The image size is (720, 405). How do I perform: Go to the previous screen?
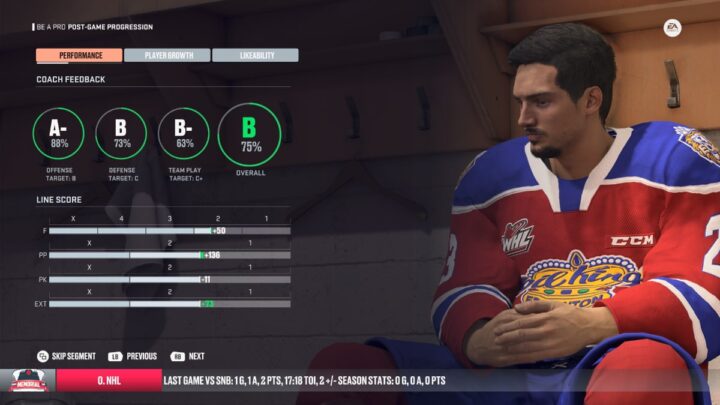(x=134, y=356)
